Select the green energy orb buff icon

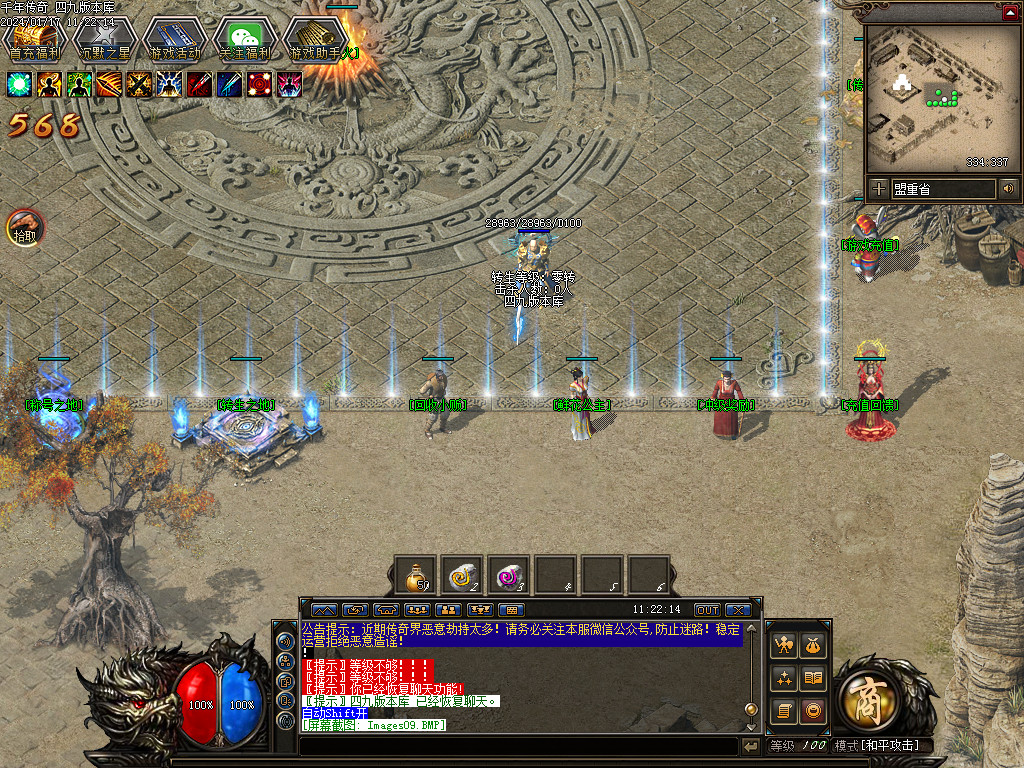[x=19, y=84]
